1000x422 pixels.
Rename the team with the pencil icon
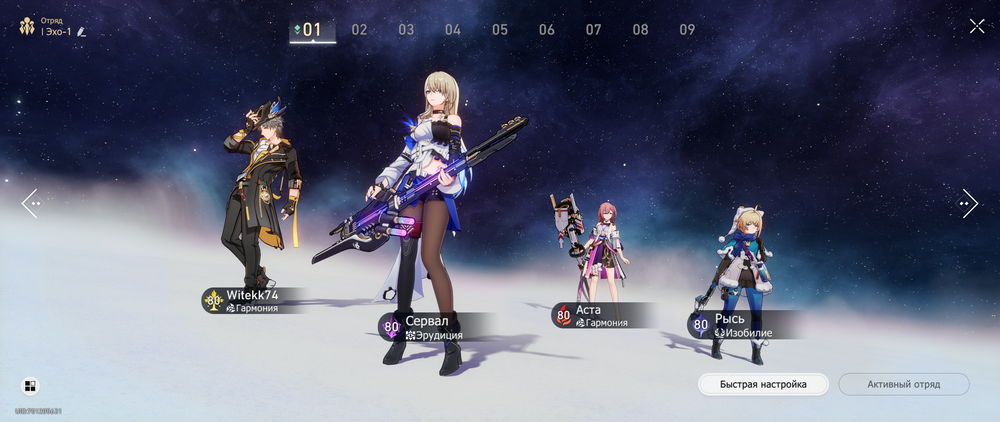(x=81, y=33)
